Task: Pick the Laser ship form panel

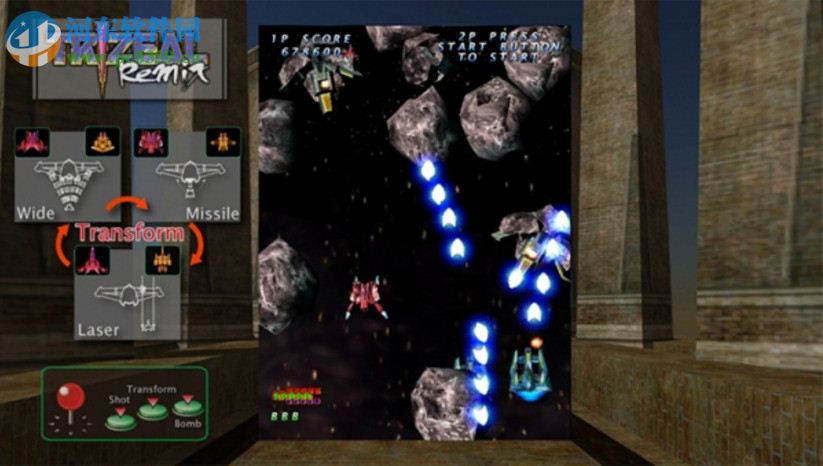Action: 127,291
